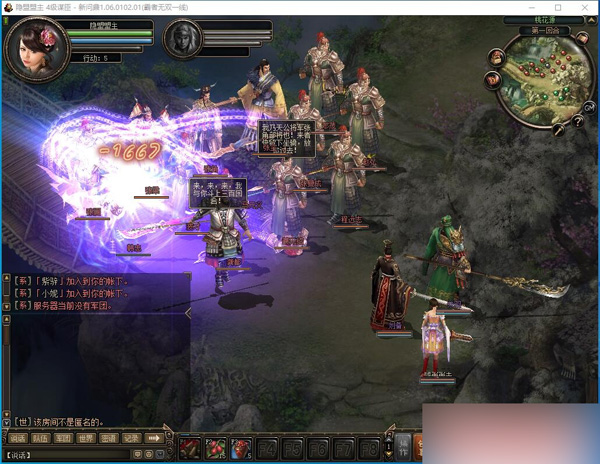Switch to the 队伍 chat tab
The image size is (600, 464).
[40, 437]
